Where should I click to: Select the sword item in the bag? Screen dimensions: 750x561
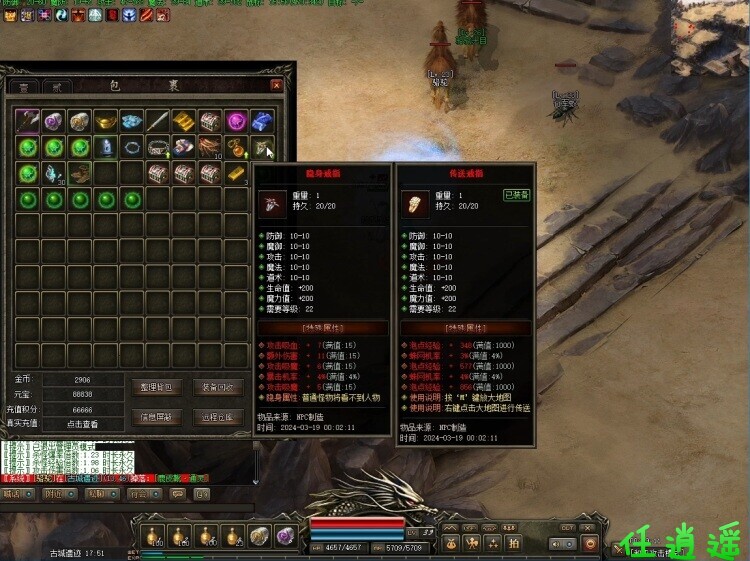(158, 121)
